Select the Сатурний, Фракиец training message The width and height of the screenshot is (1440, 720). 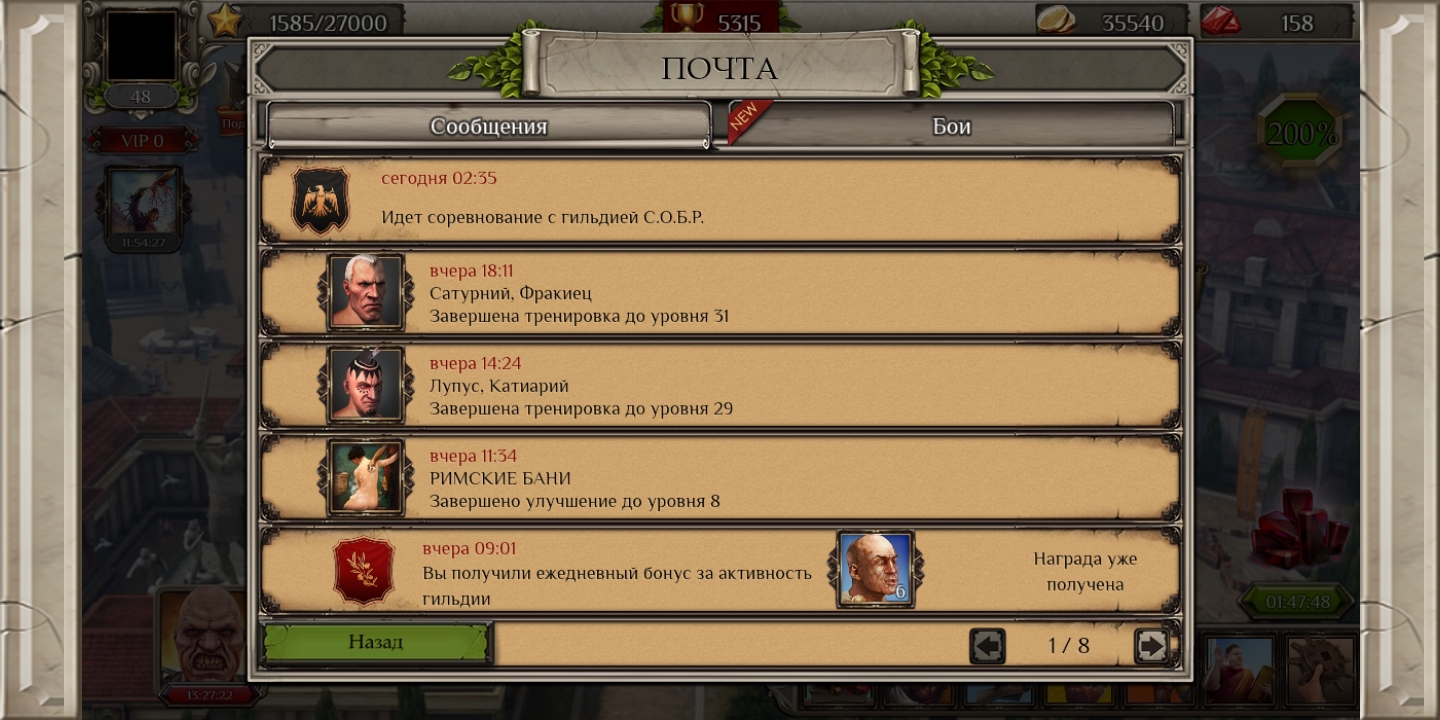(720, 292)
